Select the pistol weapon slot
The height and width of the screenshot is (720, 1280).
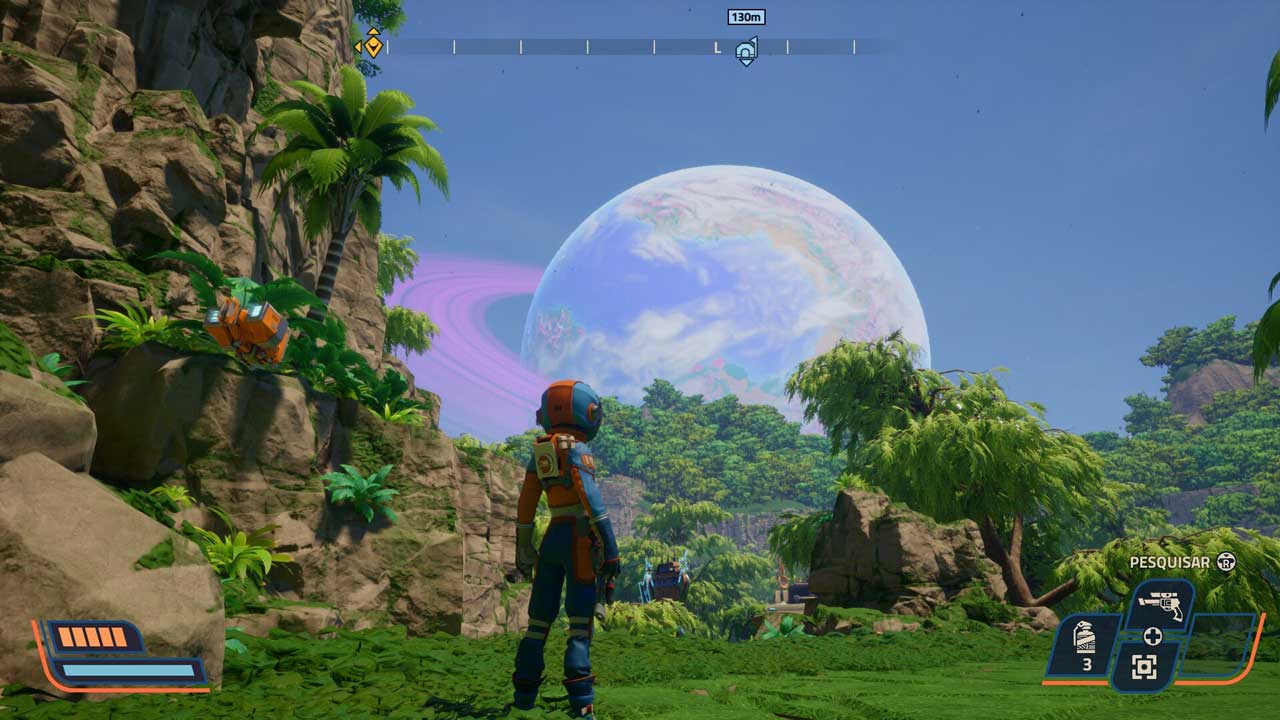point(1159,607)
